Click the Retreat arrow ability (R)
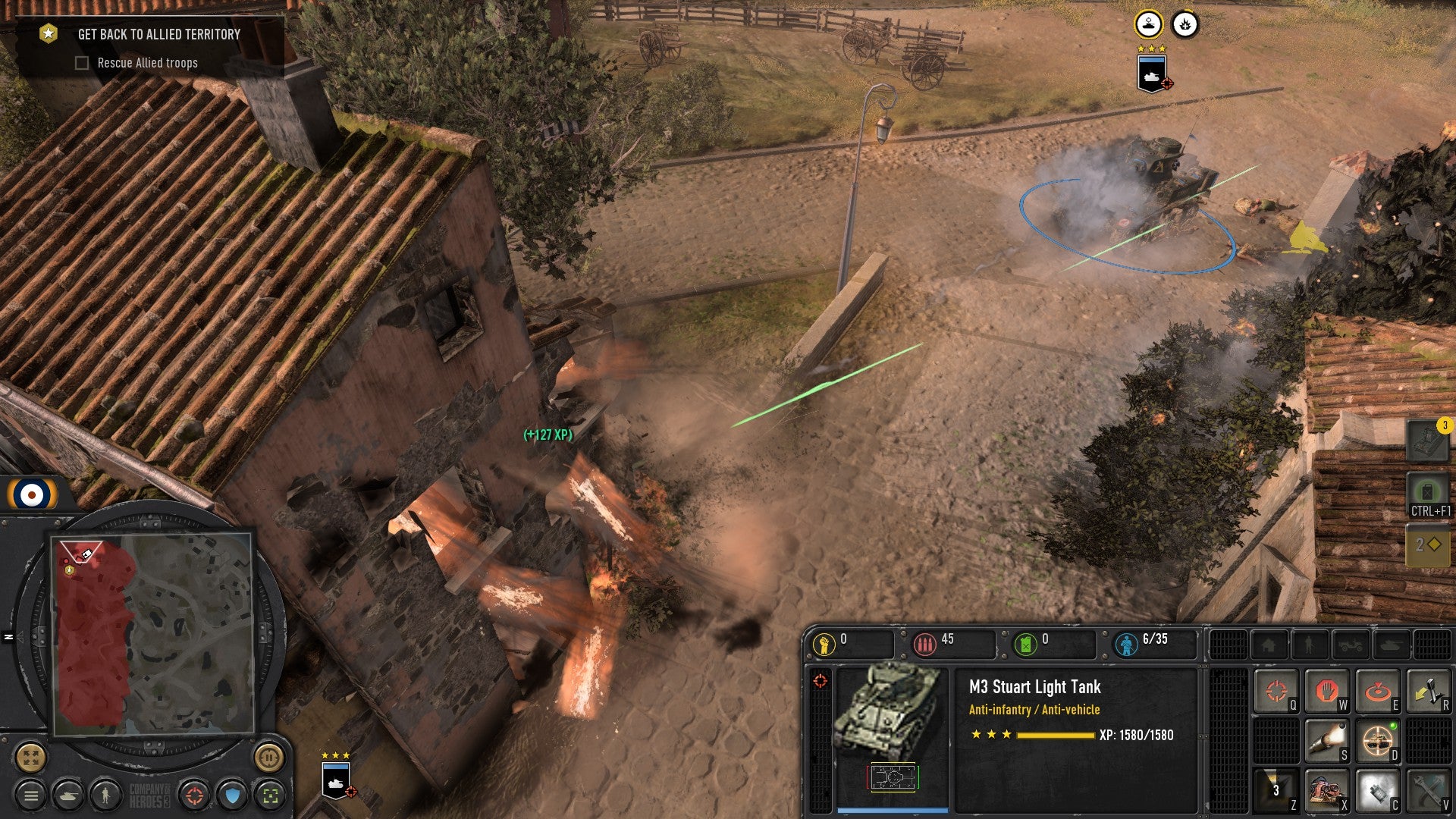Screen dimensions: 1456x819 (1429, 690)
